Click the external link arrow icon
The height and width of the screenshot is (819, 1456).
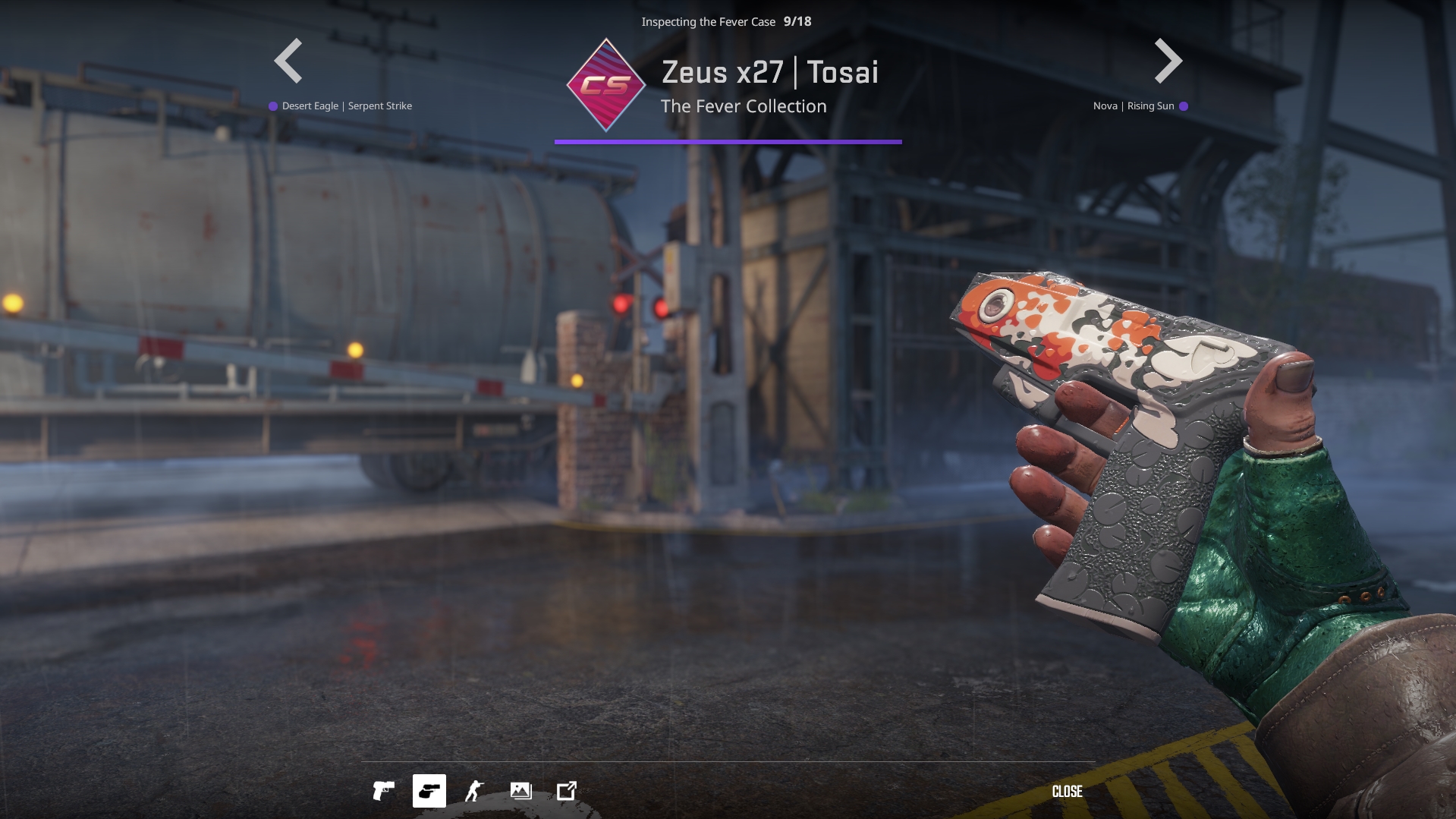[x=567, y=791]
